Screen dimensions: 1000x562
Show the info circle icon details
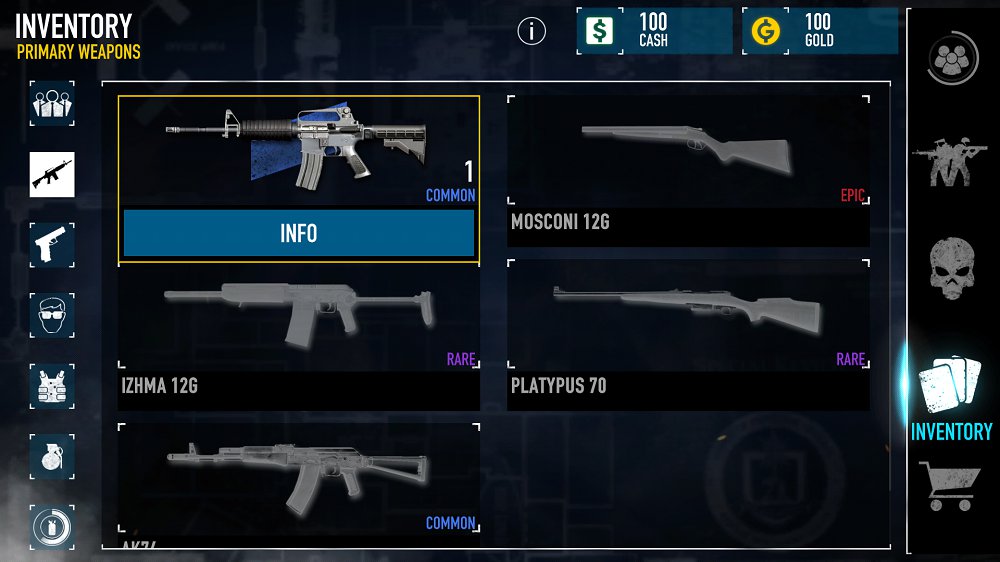(x=532, y=31)
